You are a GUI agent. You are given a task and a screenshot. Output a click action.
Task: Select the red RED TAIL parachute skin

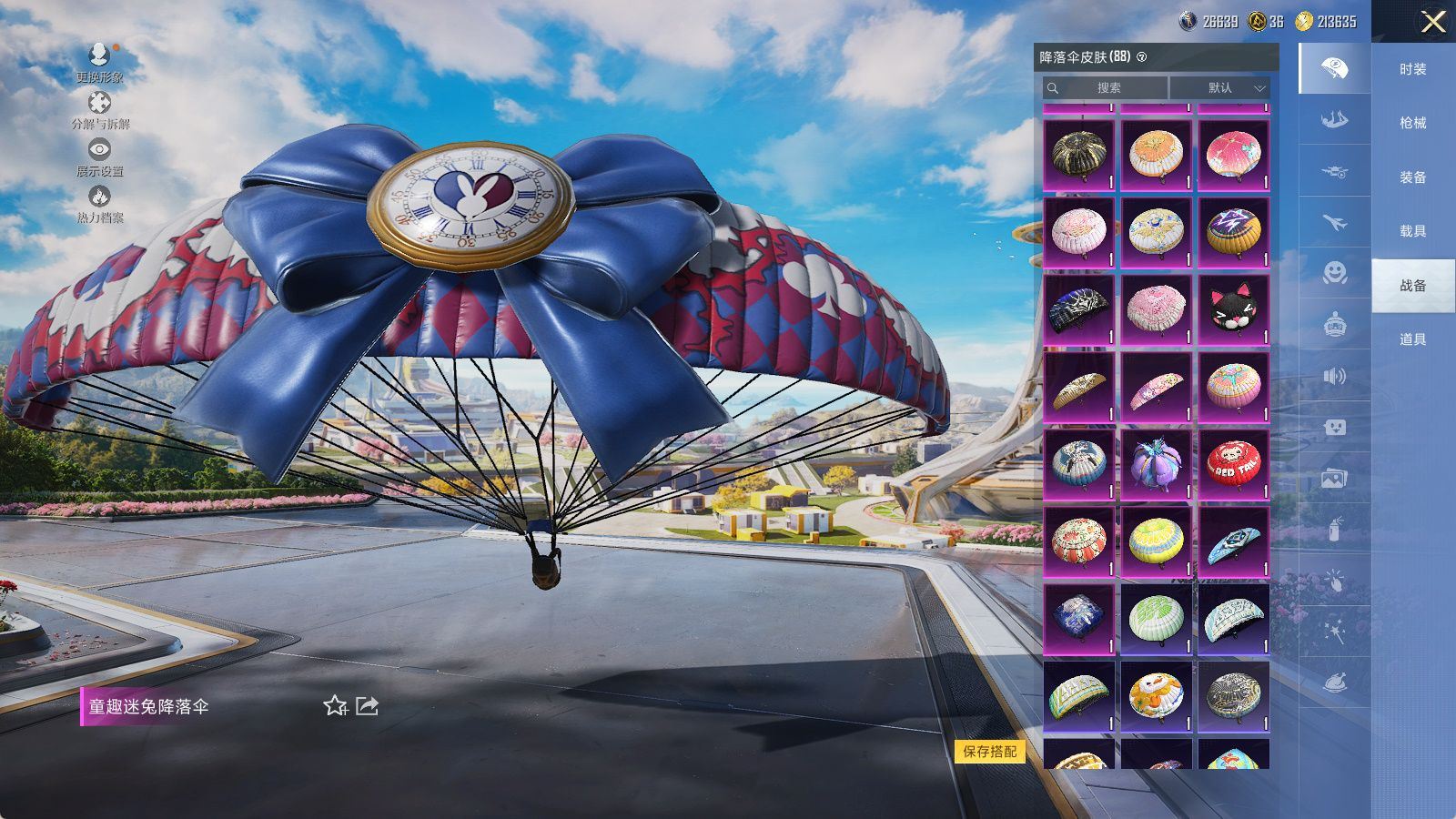1233,465
